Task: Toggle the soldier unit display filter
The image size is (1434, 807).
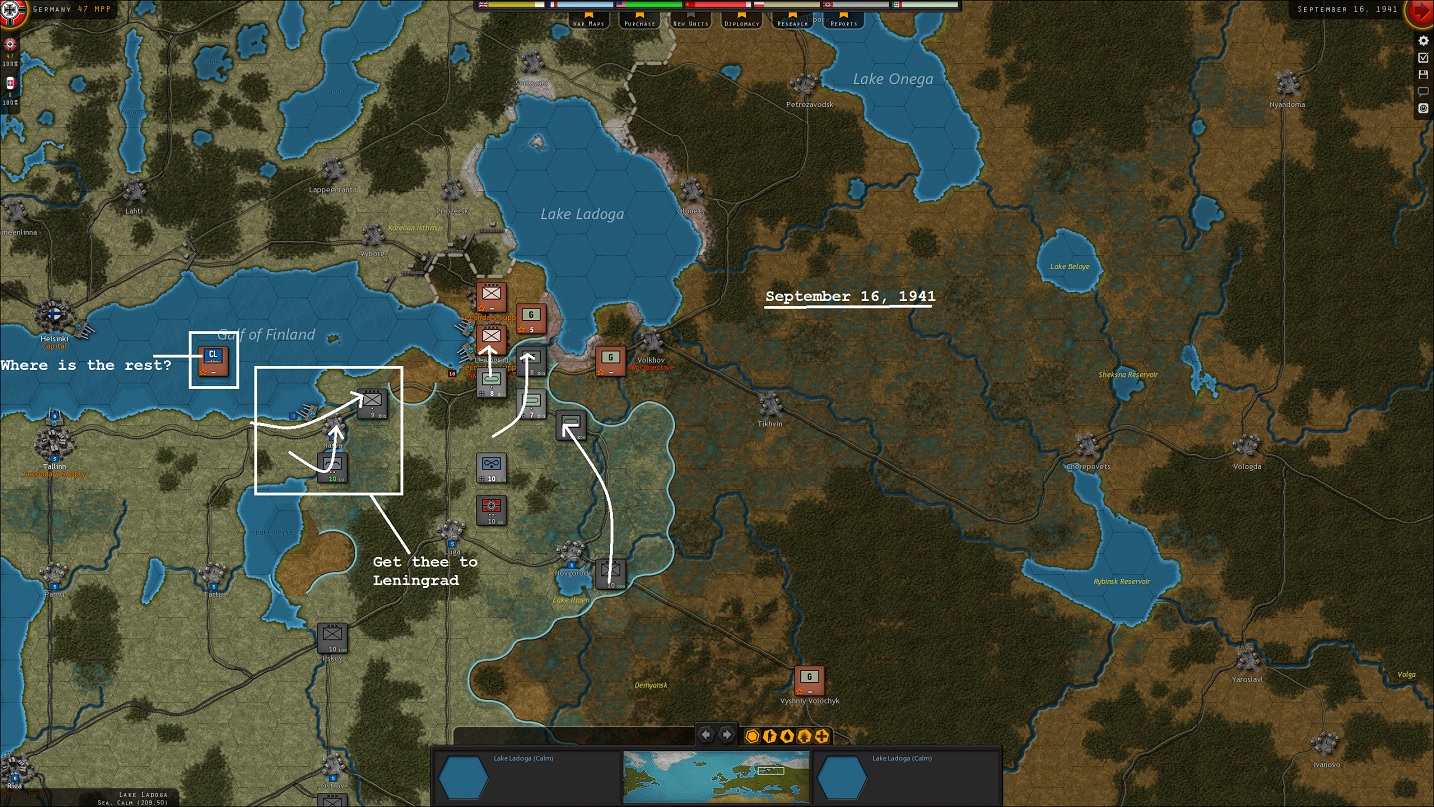Action: pyautogui.click(x=770, y=734)
